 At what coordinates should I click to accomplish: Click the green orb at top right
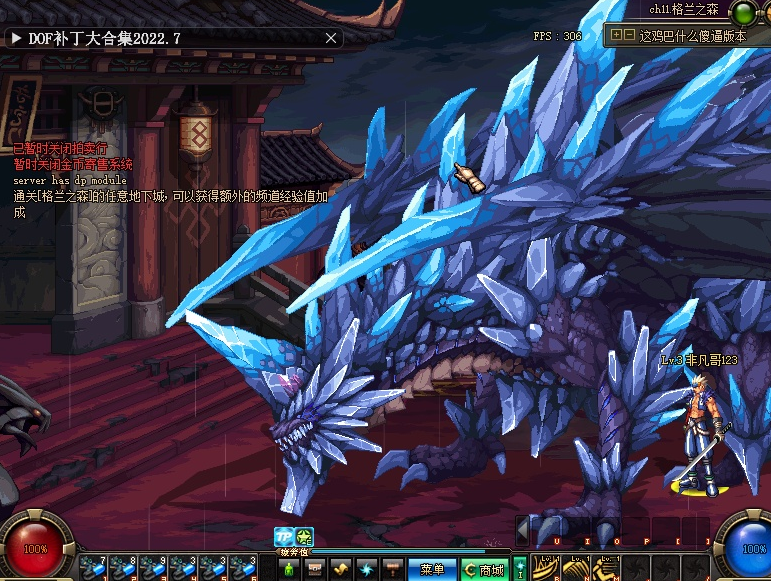743,12
